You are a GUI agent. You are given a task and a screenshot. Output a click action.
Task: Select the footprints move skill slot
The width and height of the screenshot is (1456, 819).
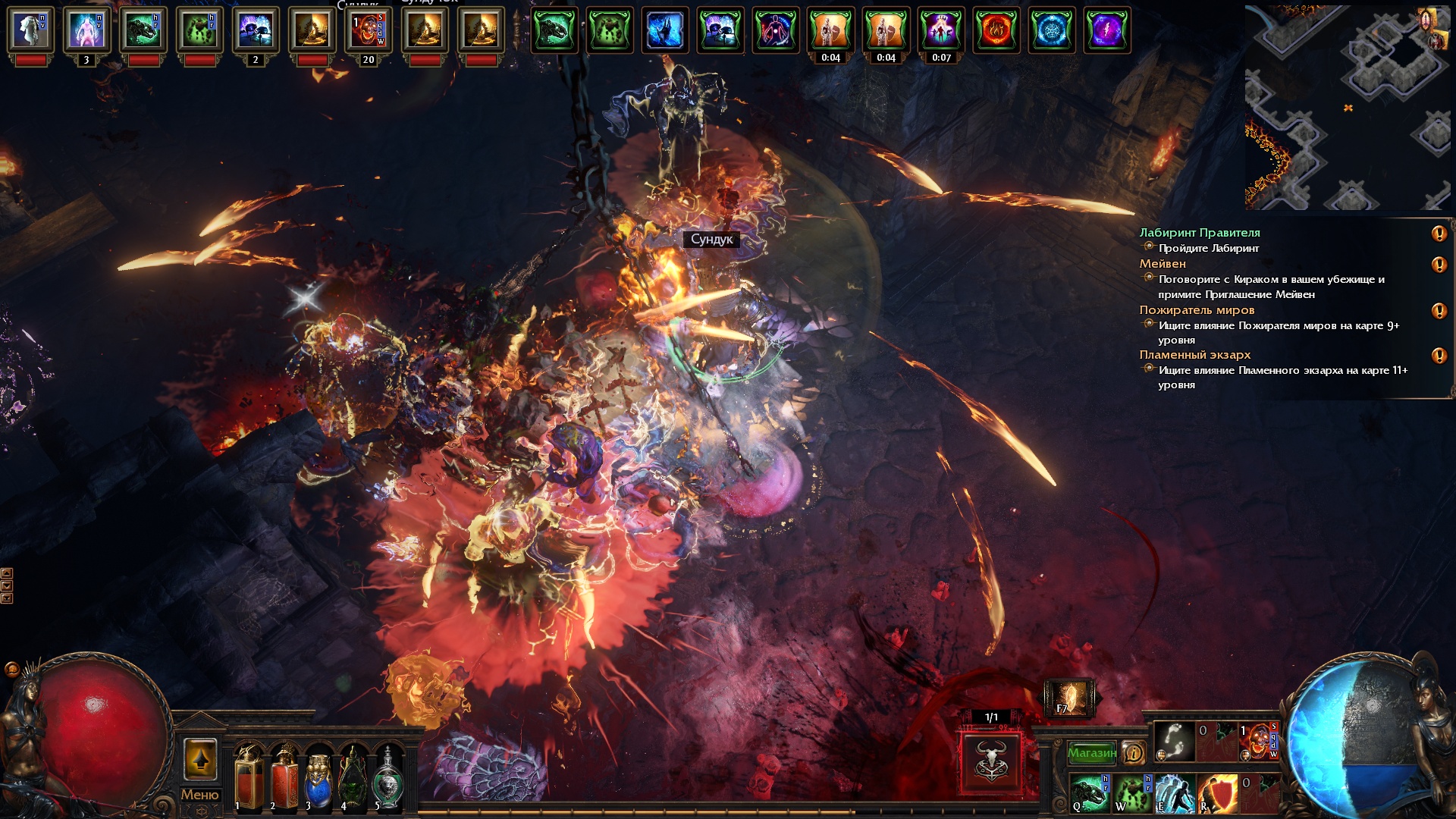pos(1174,741)
